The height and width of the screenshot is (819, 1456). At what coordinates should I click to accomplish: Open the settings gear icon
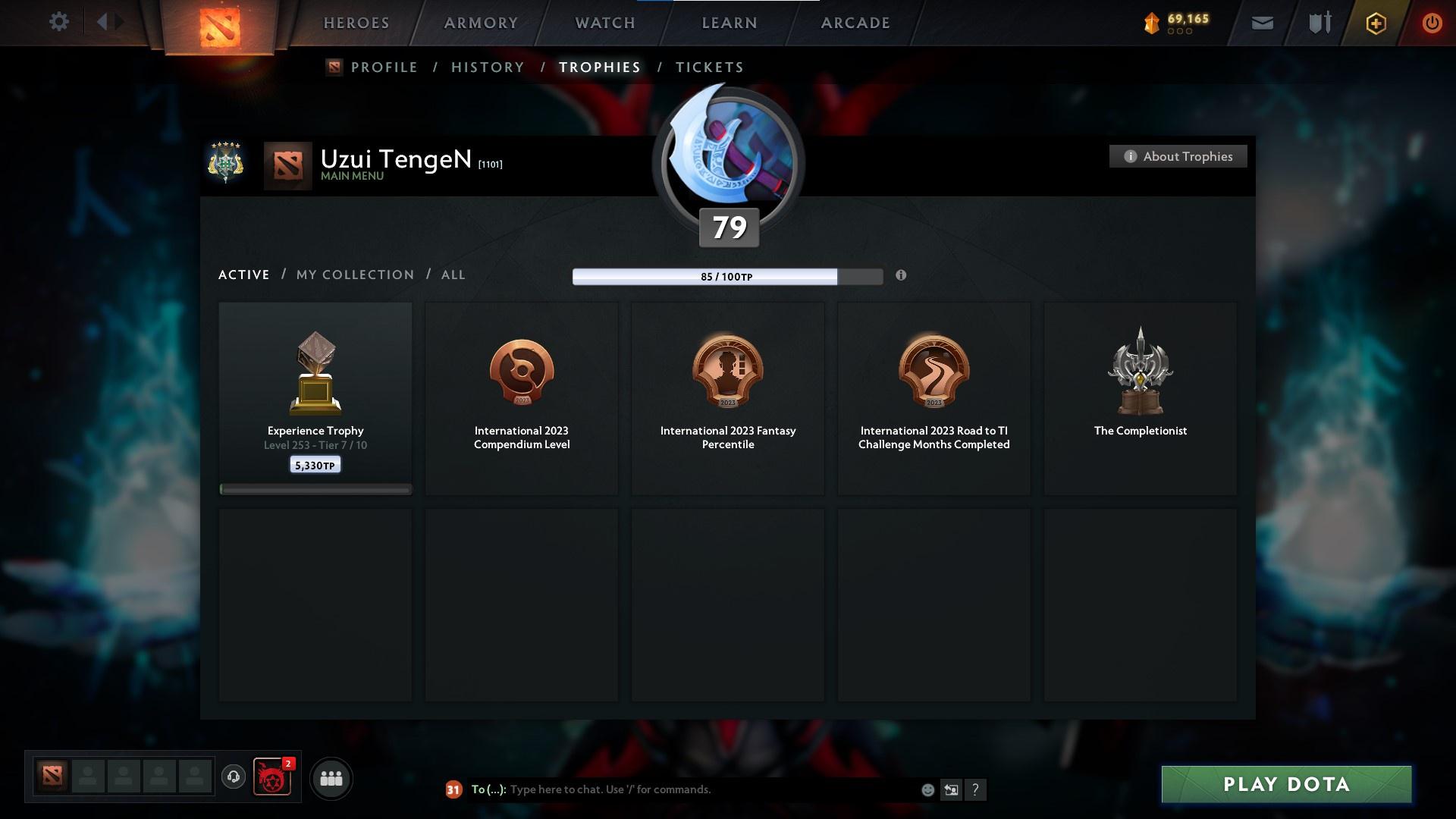[59, 22]
